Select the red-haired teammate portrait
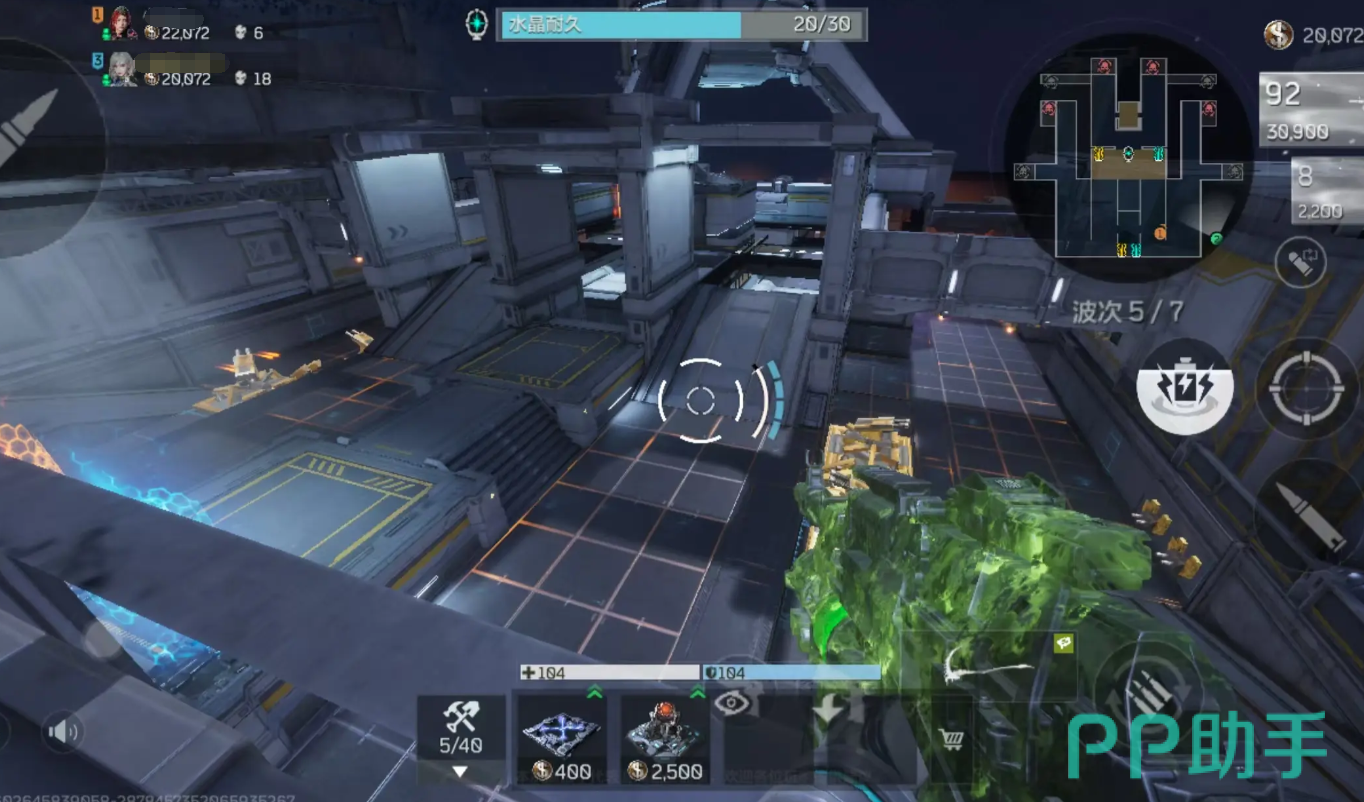 point(122,22)
